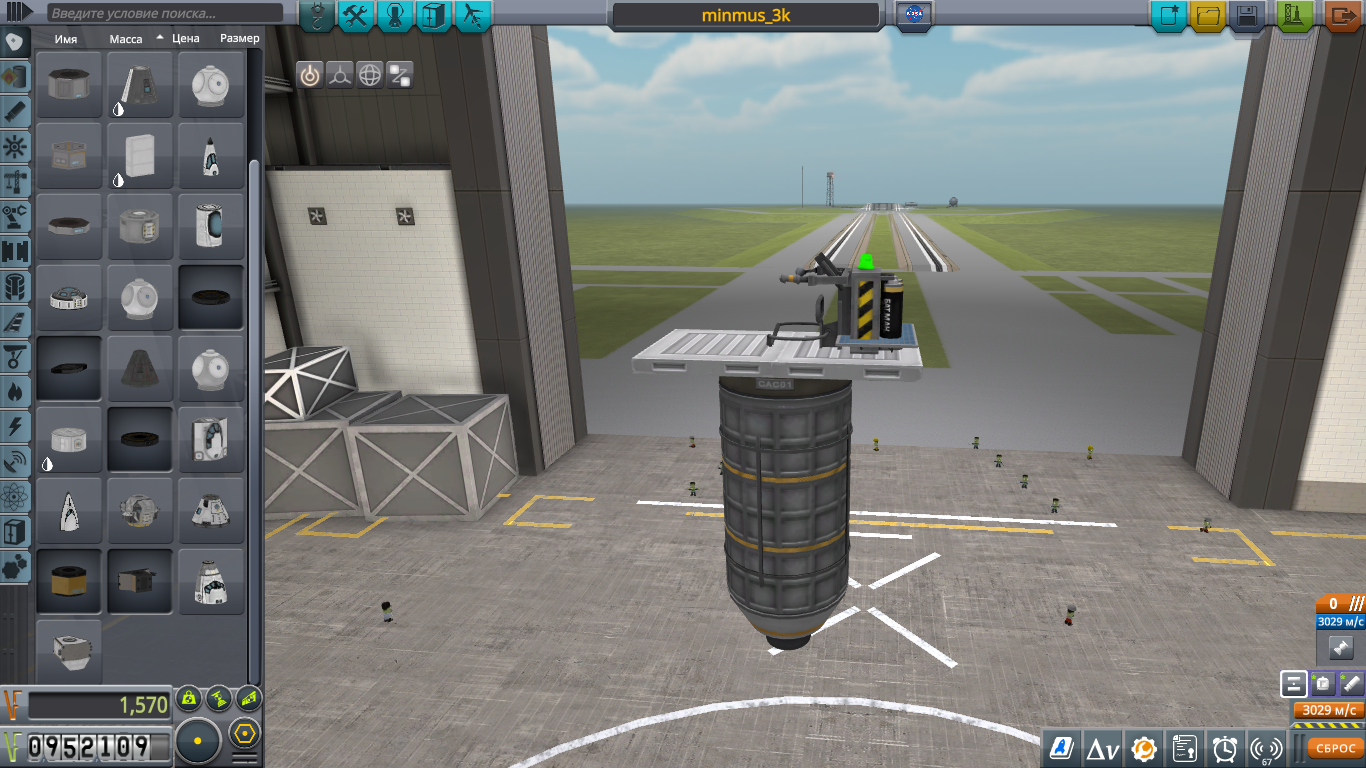The height and width of the screenshot is (768, 1366).
Task: Toggle the symmetry mode button
Action: coord(198,742)
